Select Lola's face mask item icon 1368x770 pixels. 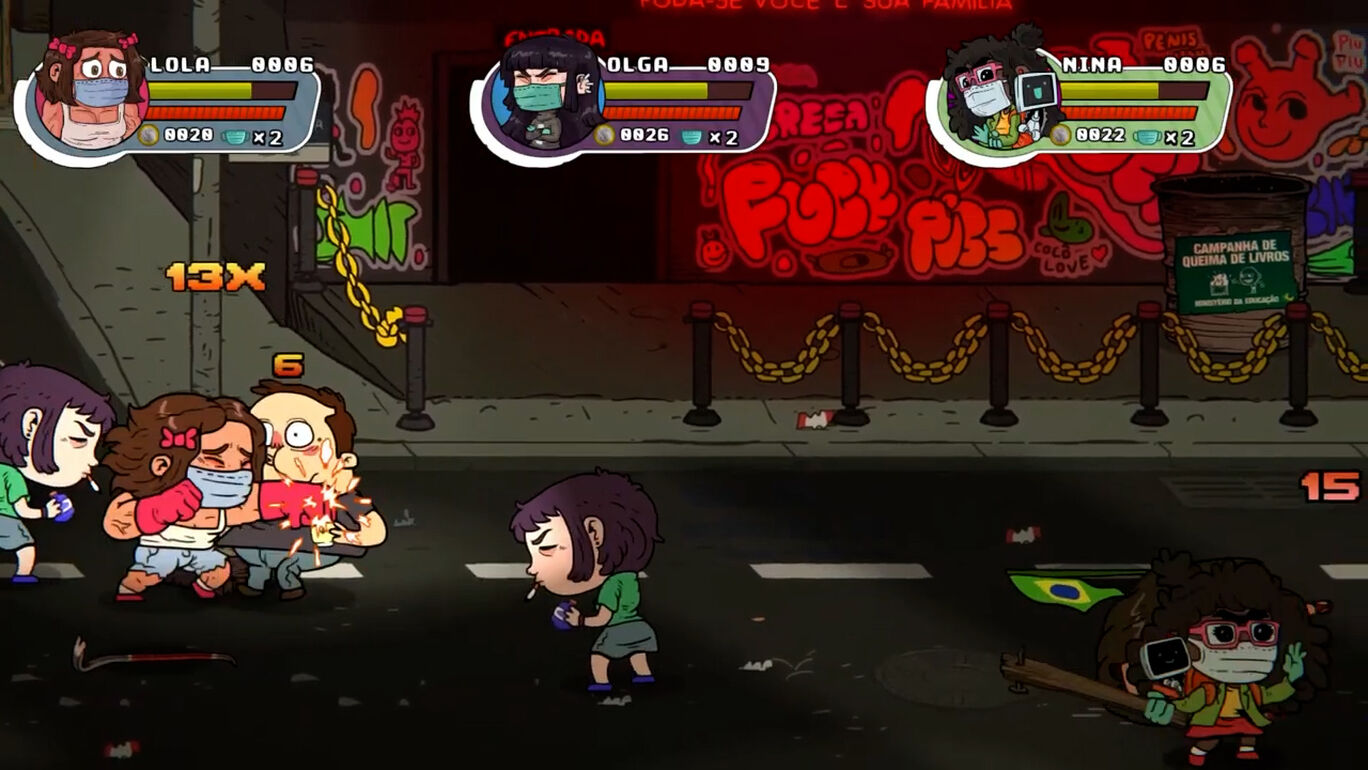236,137
